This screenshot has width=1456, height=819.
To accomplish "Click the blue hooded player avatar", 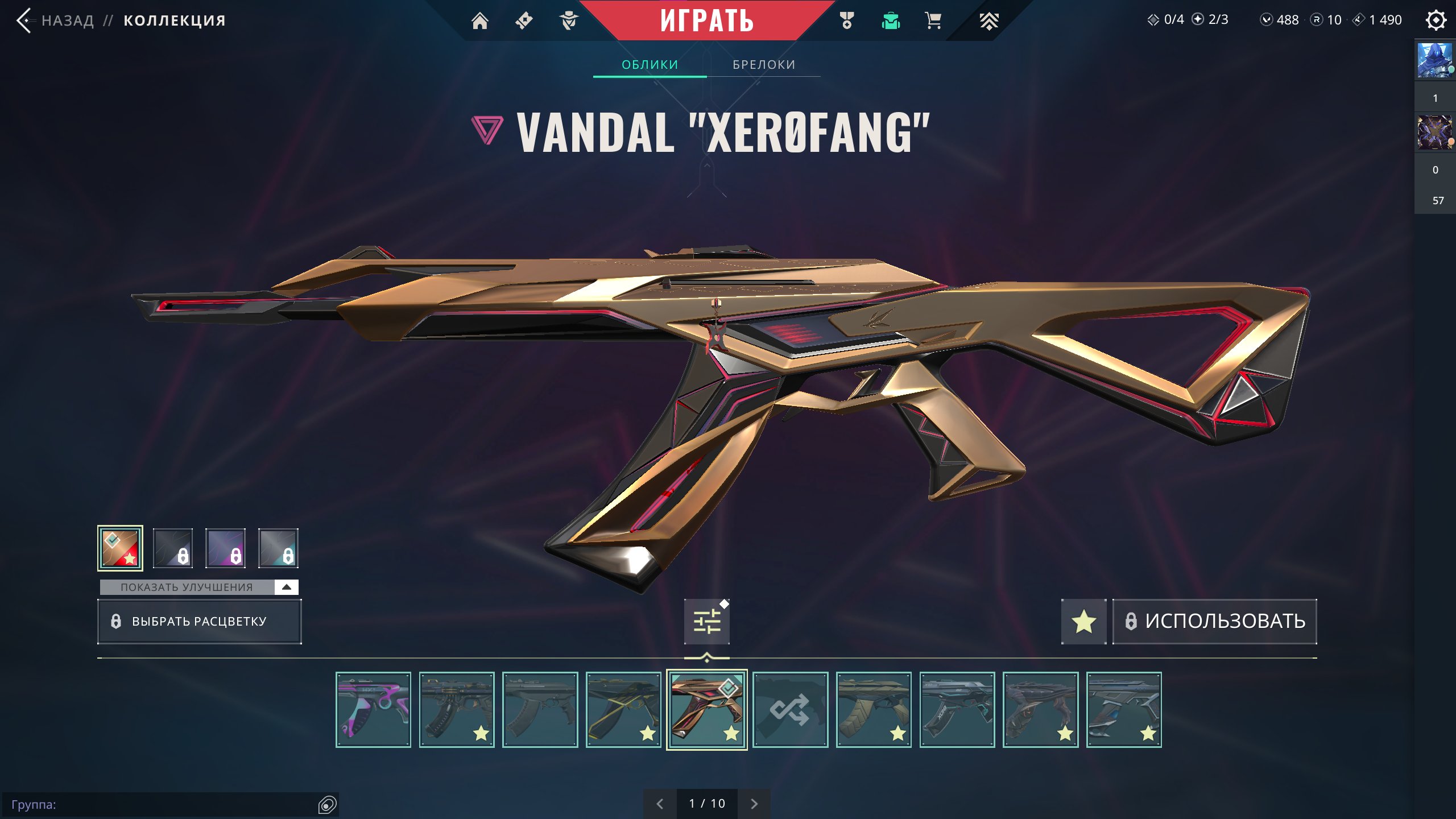I will click(1434, 60).
